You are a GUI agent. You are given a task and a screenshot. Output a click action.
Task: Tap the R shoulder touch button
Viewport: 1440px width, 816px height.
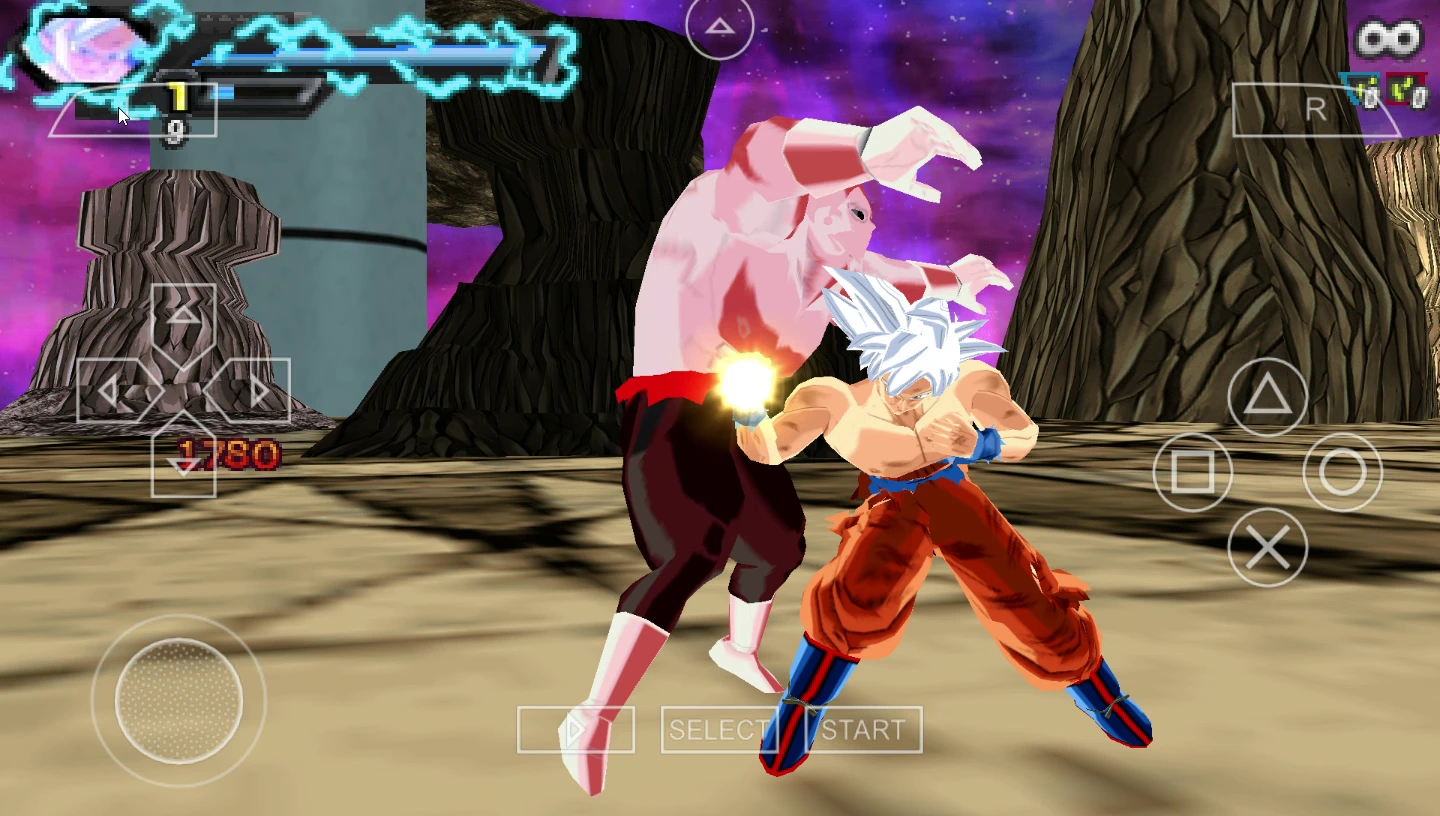pyautogui.click(x=1316, y=110)
